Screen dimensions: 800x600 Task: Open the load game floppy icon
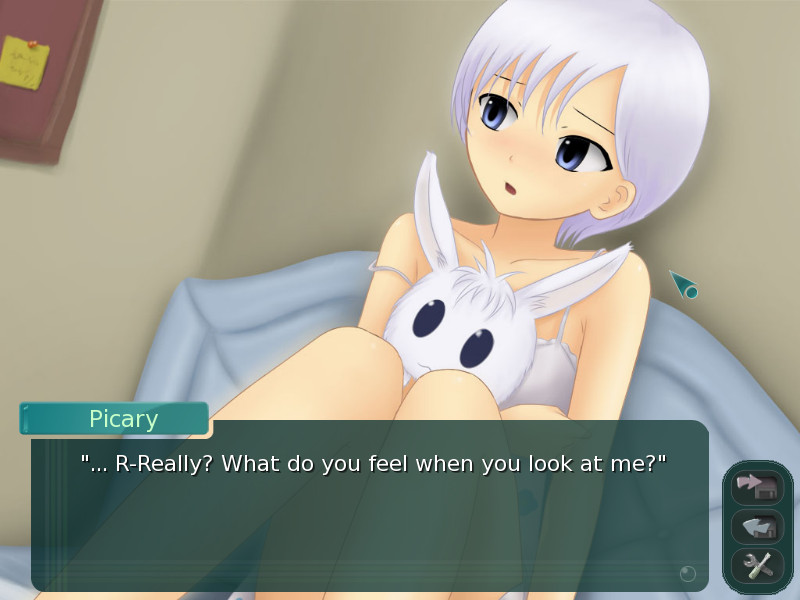[757, 526]
